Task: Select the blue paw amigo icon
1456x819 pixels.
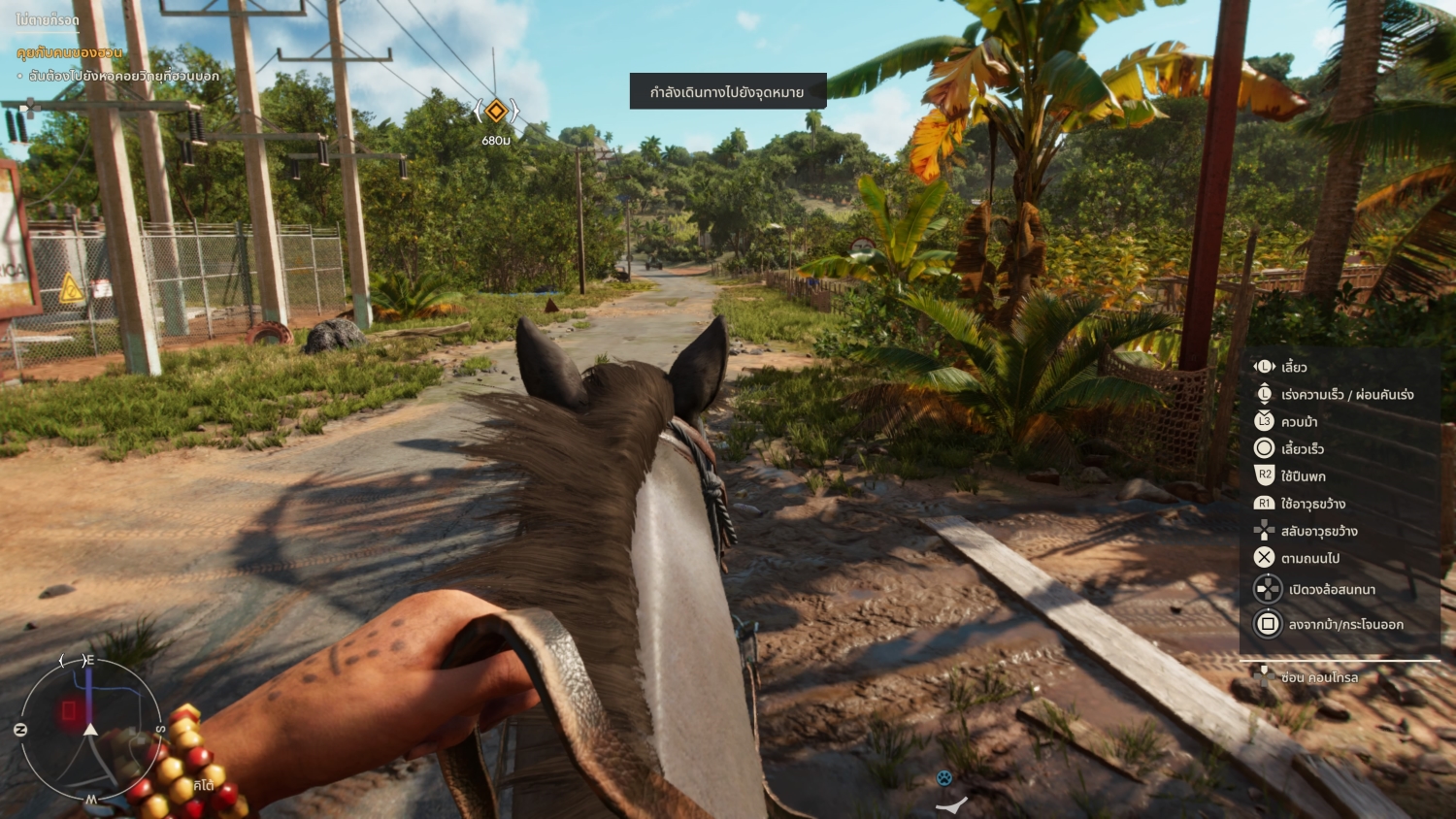Action: (944, 777)
